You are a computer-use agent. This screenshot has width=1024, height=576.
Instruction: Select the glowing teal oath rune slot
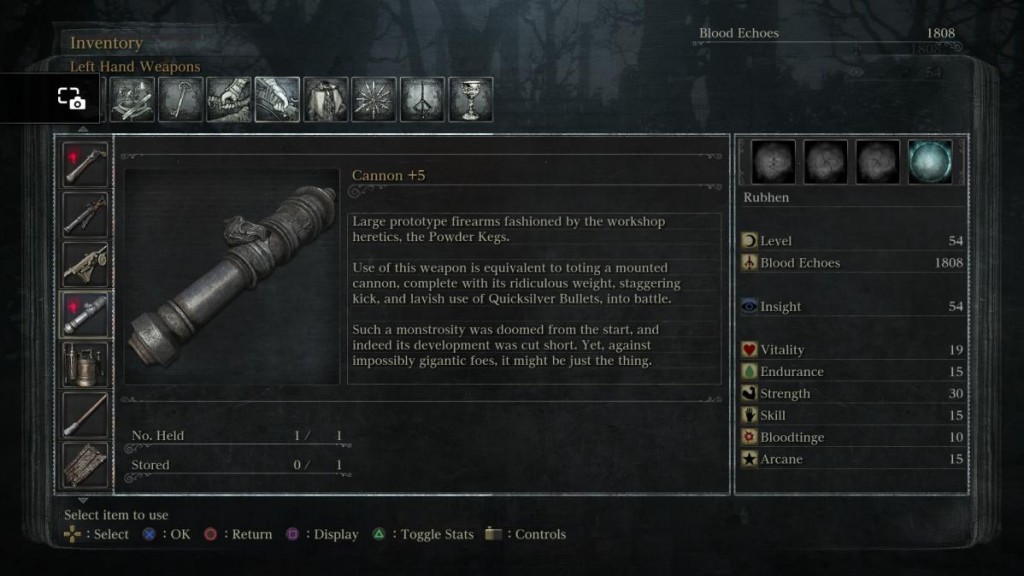[x=930, y=162]
